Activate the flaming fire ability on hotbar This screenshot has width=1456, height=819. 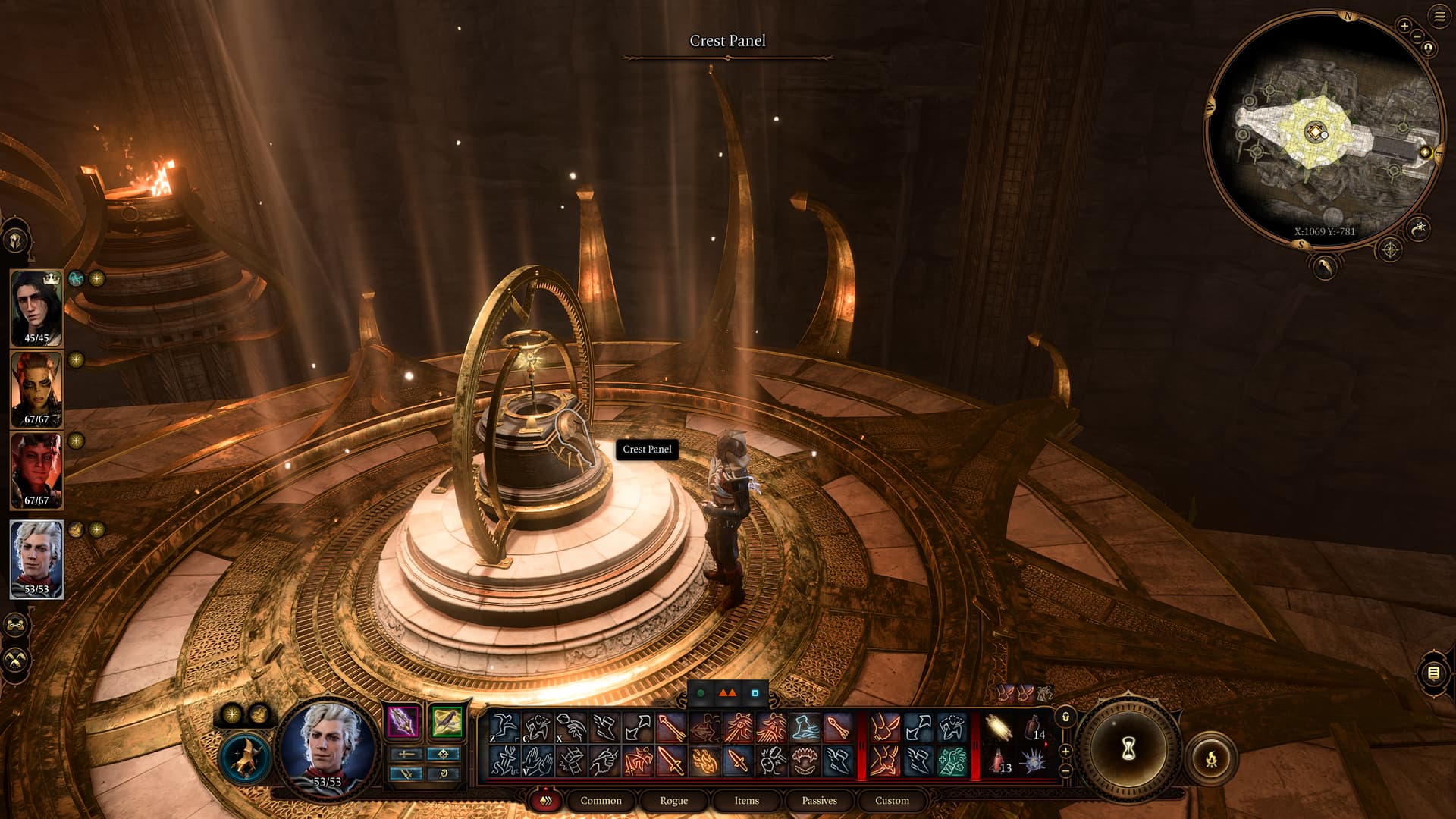[704, 761]
